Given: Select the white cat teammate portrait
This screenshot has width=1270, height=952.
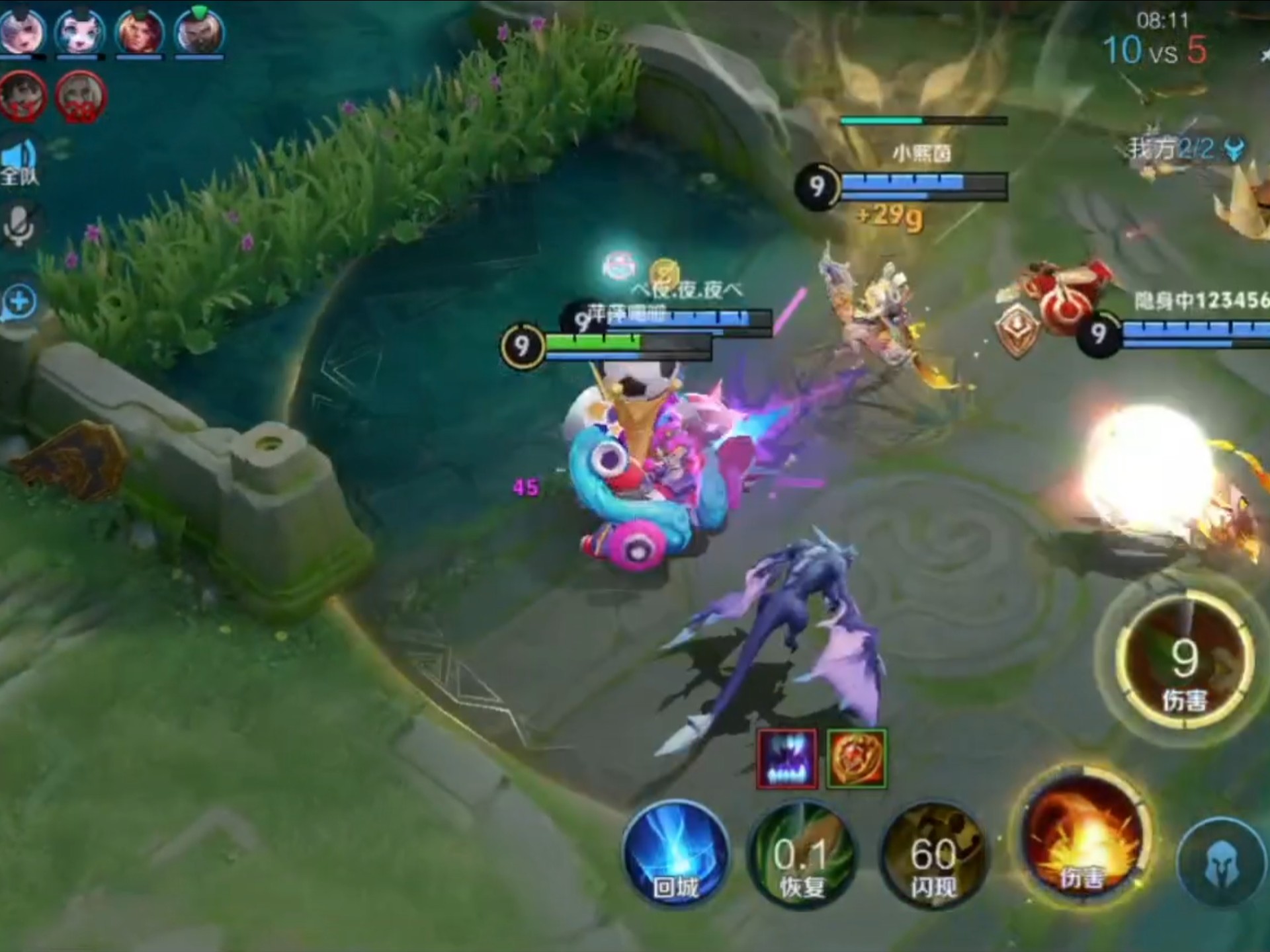Looking at the screenshot, I should [x=79, y=31].
